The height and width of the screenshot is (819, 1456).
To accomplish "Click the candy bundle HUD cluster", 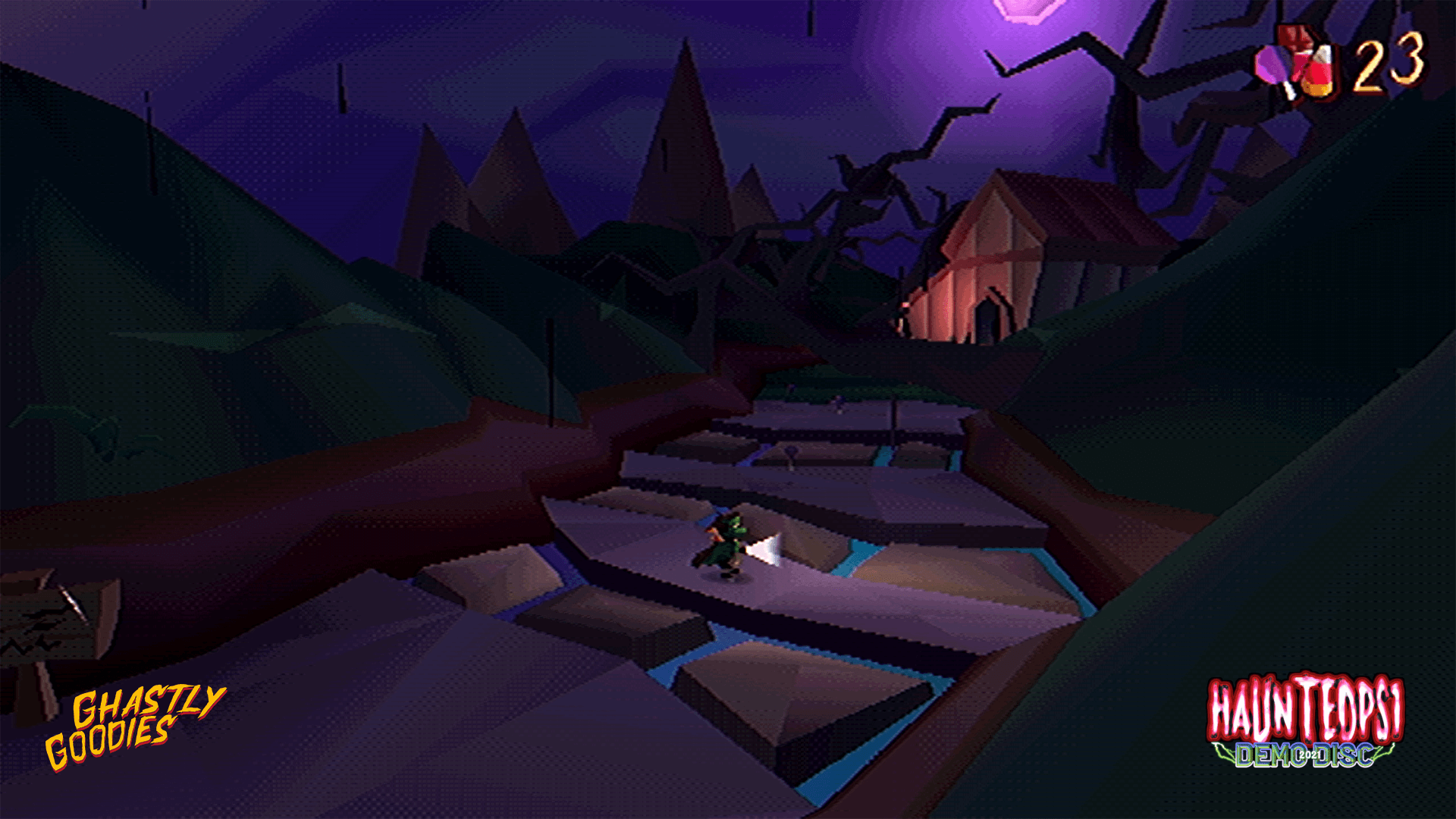I will (1301, 61).
